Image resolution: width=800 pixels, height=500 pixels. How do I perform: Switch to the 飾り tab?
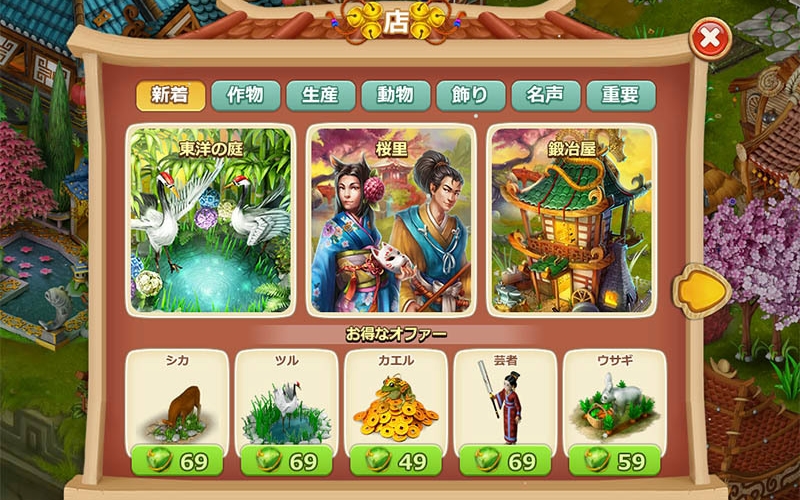tap(471, 95)
